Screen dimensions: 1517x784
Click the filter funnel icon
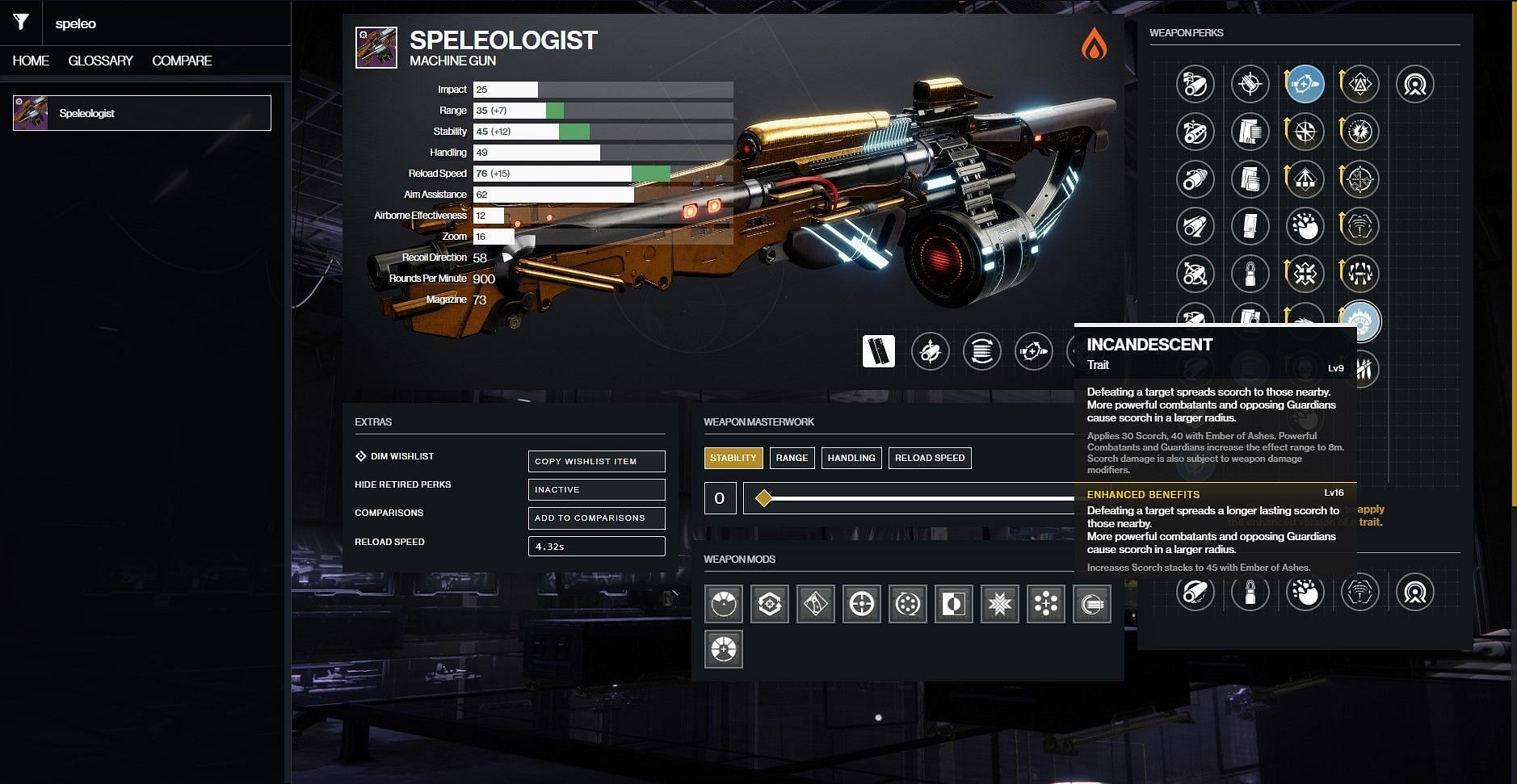[21, 23]
